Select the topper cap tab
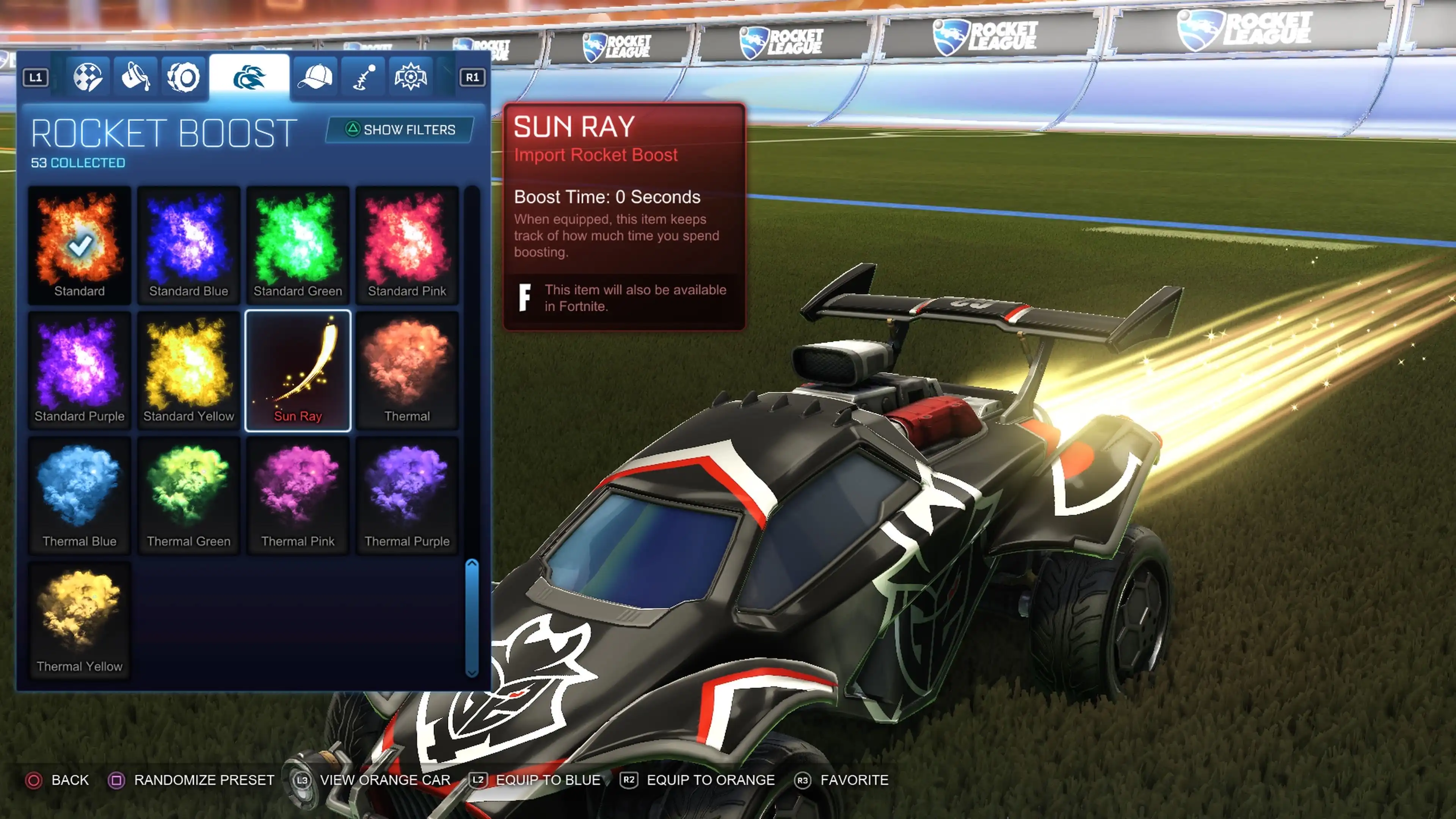 click(x=315, y=77)
